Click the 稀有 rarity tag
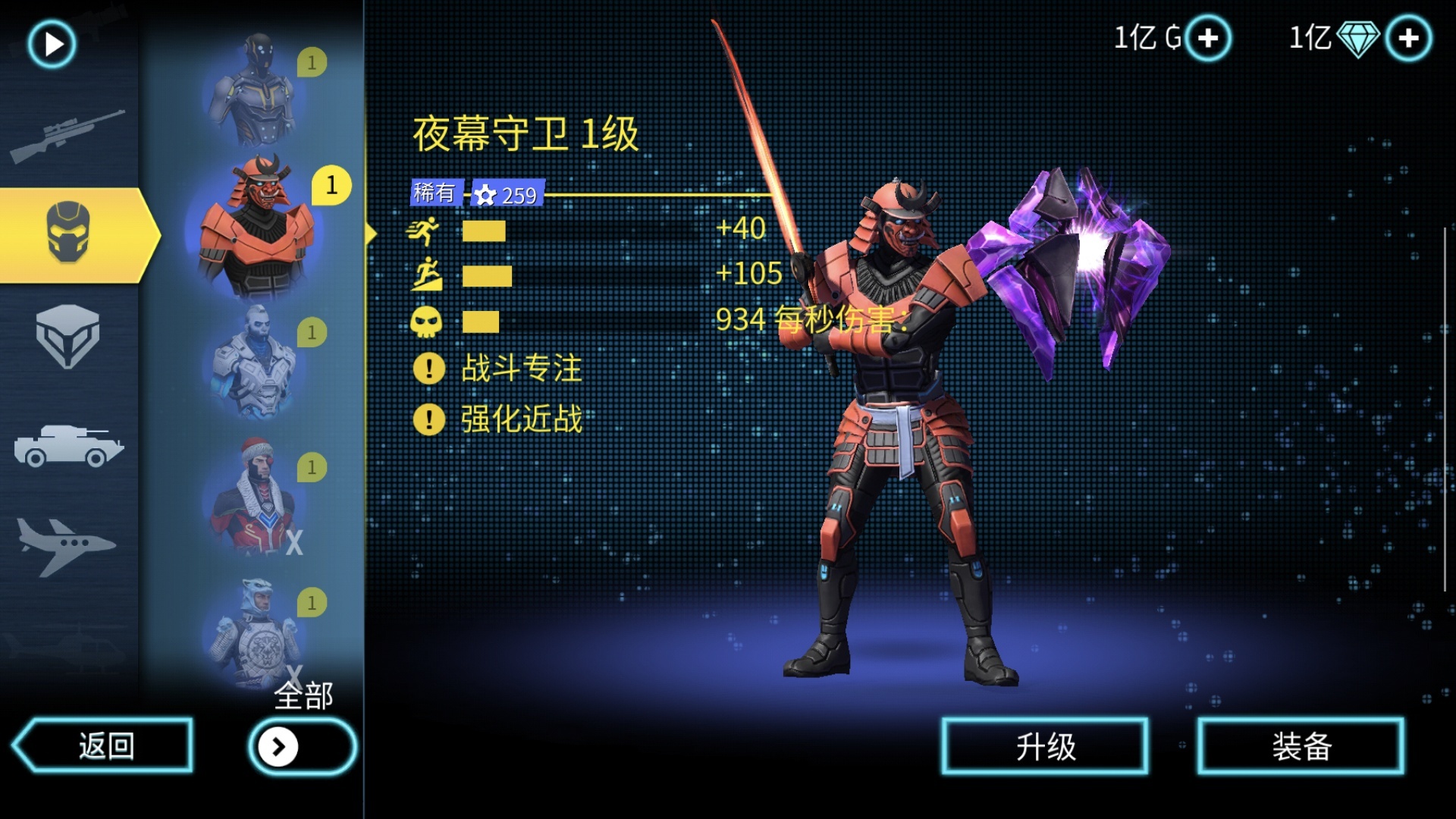 click(434, 193)
